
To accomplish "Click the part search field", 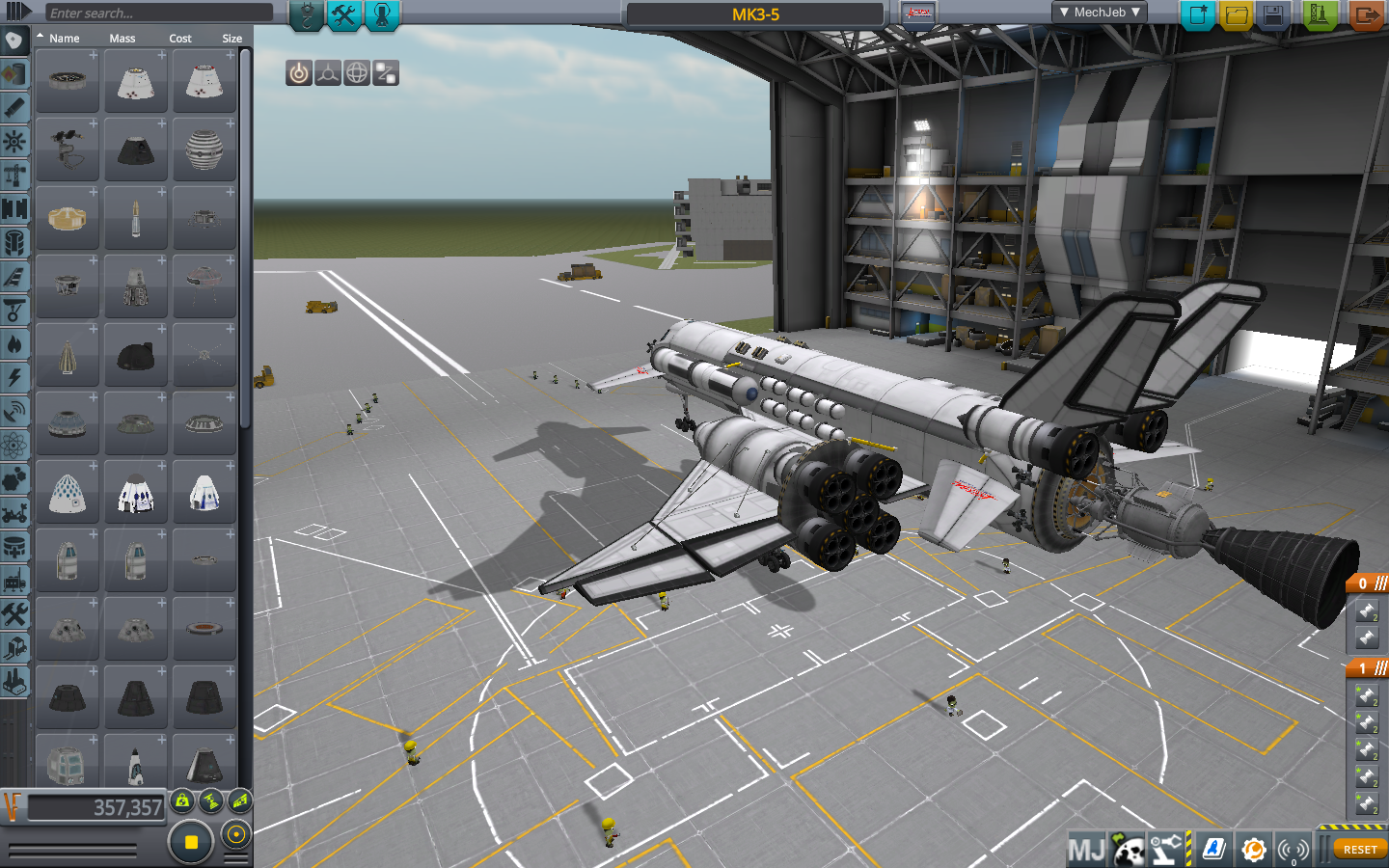I will (x=158, y=13).
